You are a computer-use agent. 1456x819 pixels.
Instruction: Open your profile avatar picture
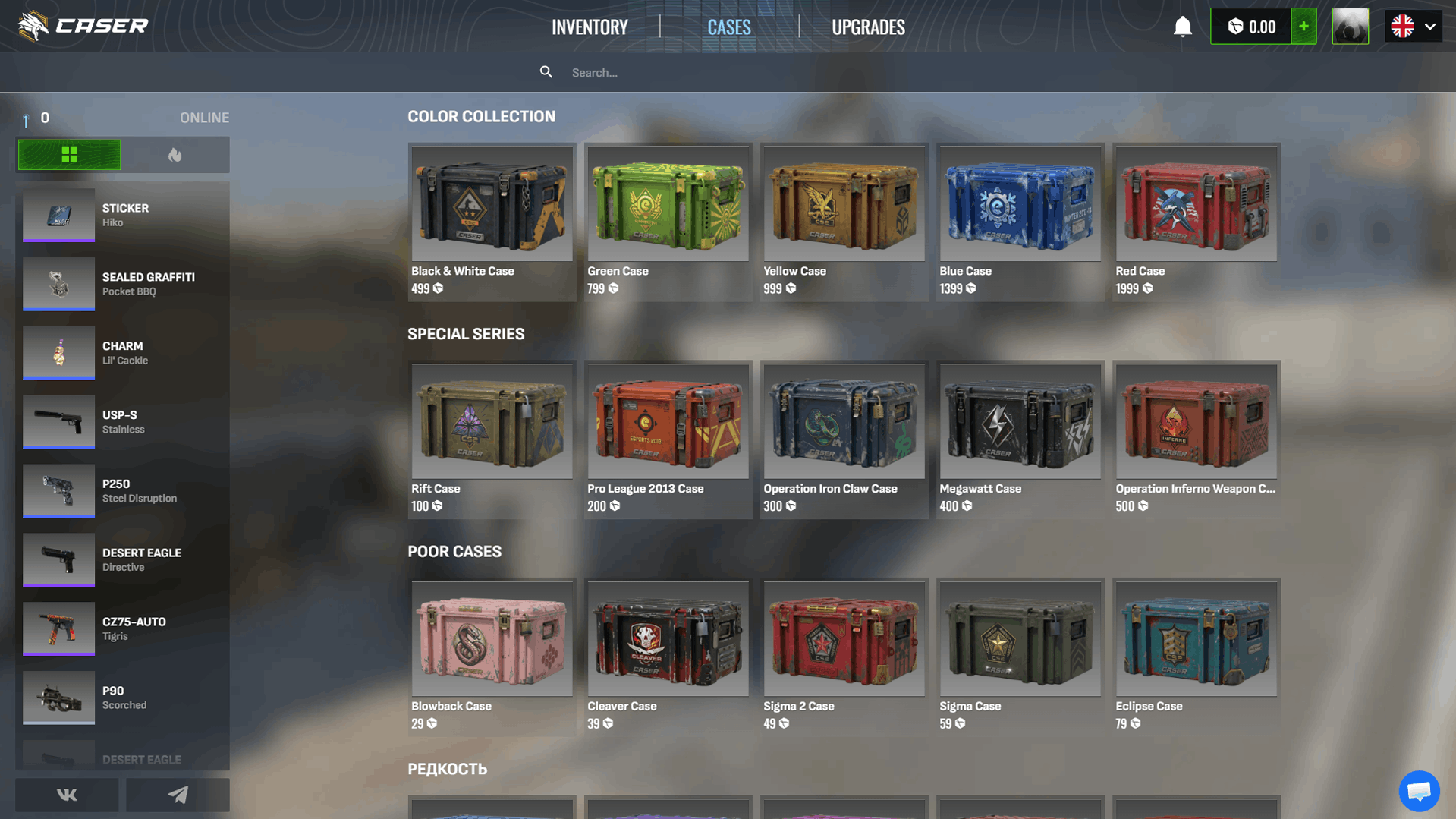(x=1351, y=26)
